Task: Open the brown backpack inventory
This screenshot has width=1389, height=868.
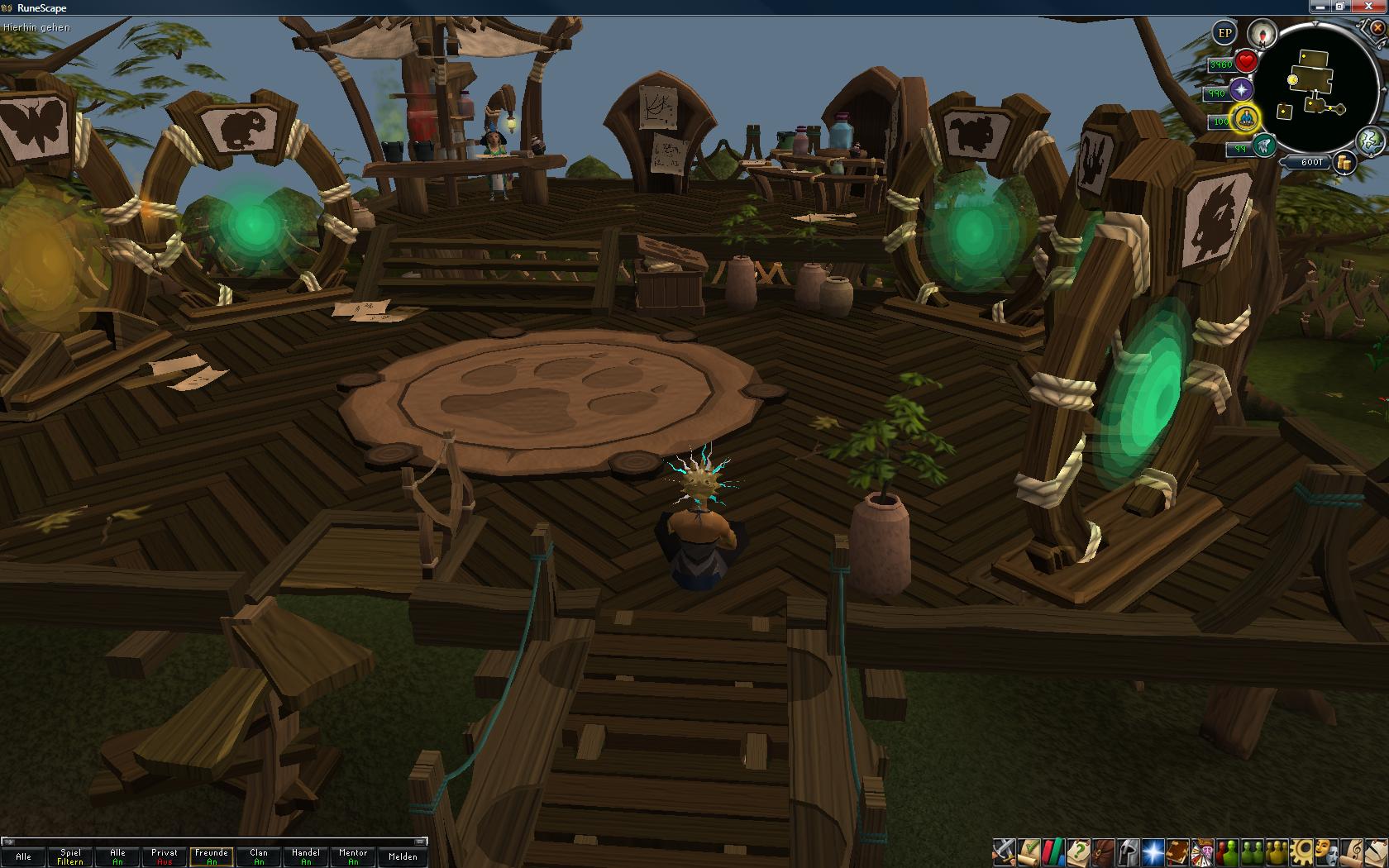Action: point(1102,851)
